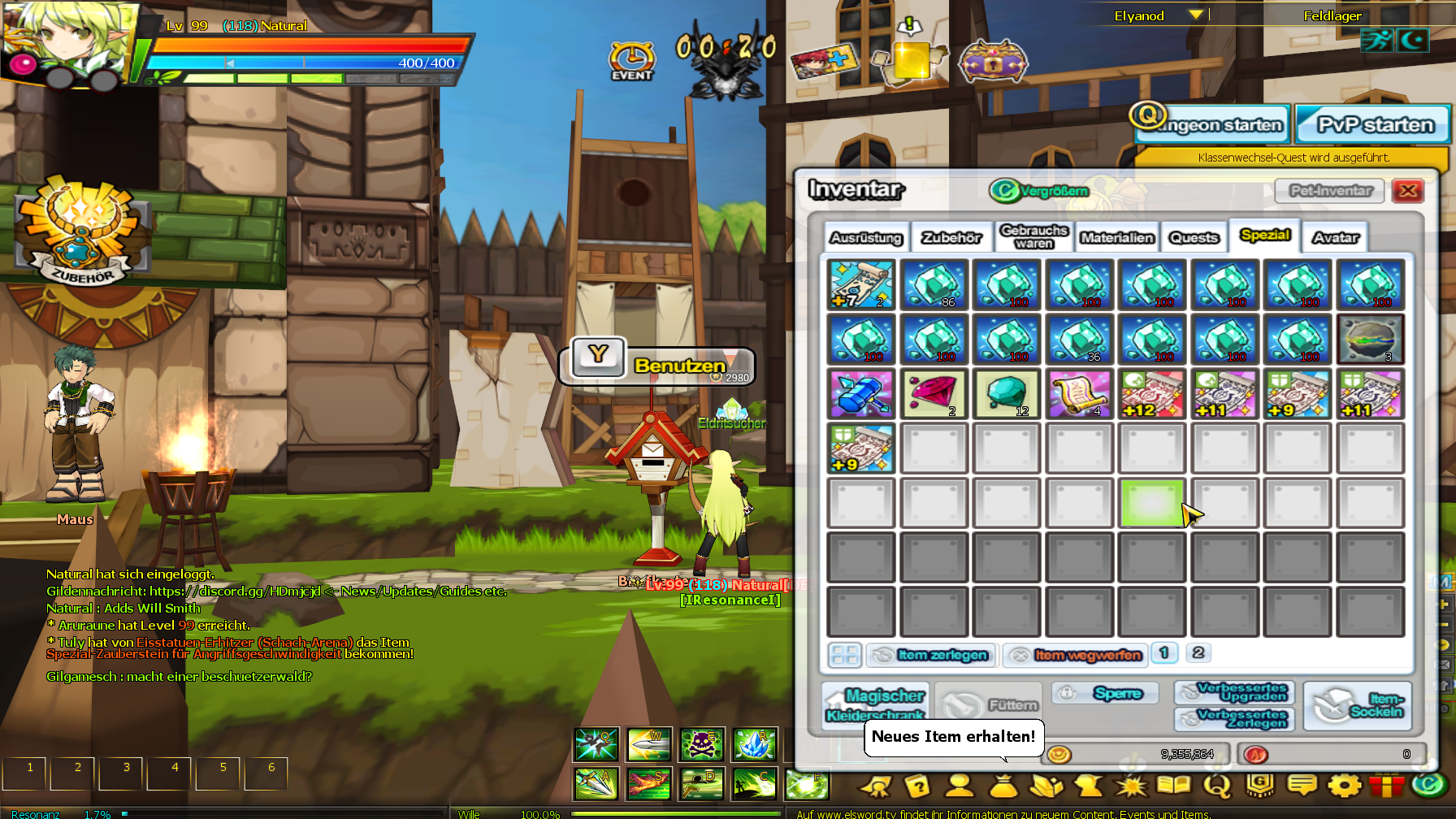
Task: Choose Item wegwerfen
Action: click(1076, 655)
